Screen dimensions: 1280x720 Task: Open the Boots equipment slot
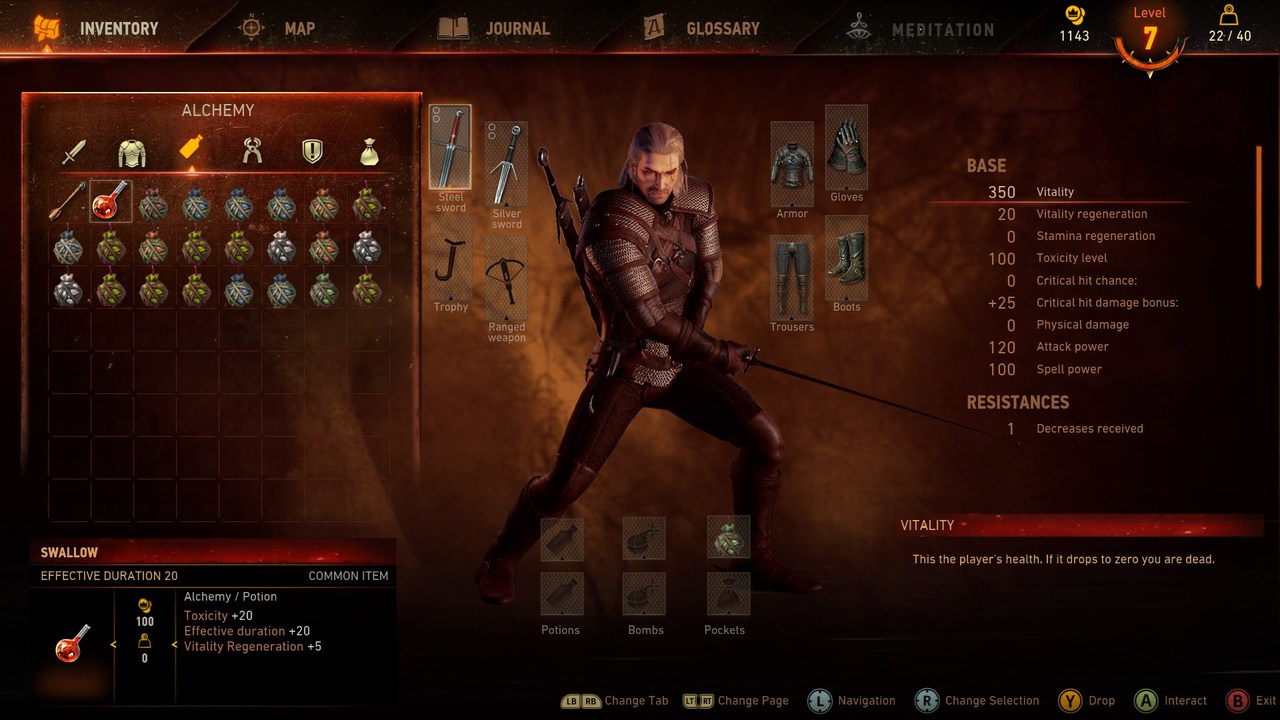846,258
